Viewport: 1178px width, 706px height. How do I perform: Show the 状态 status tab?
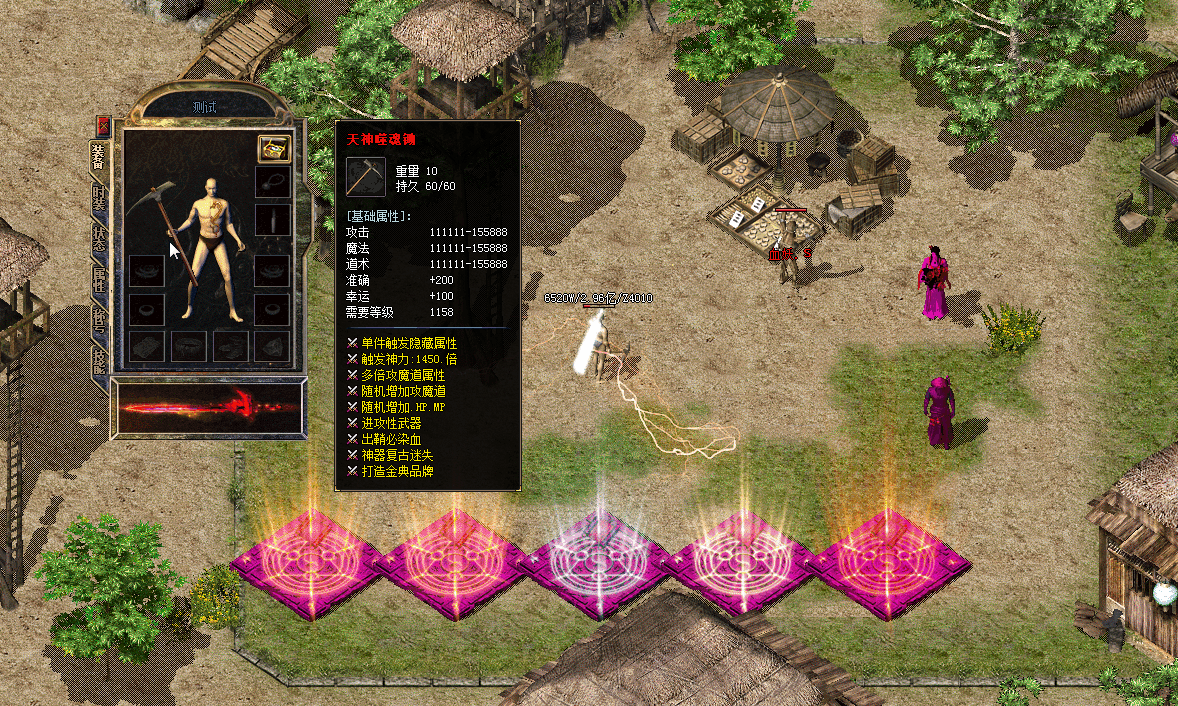click(x=99, y=238)
